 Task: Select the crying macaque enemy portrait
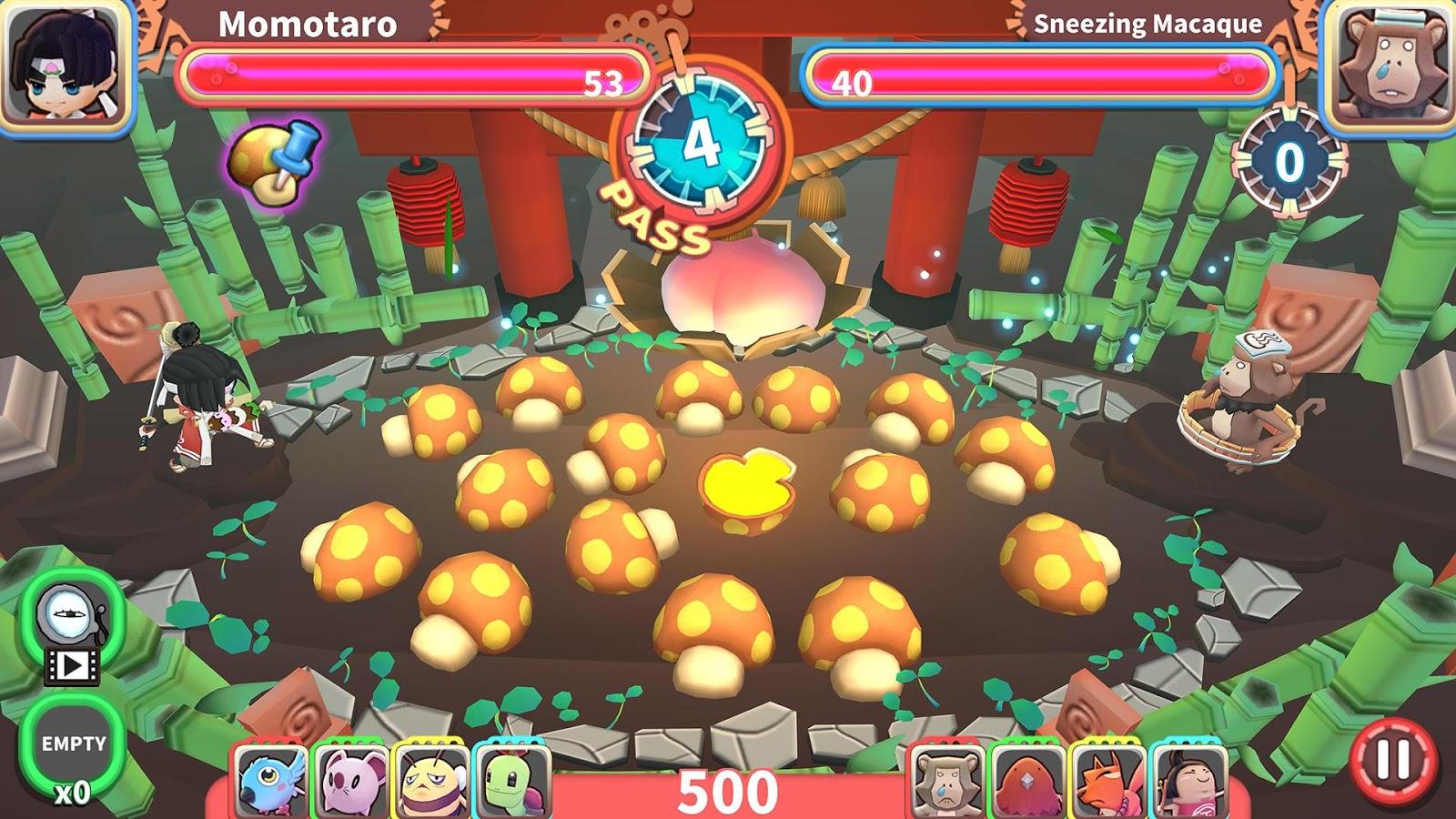tap(946, 781)
